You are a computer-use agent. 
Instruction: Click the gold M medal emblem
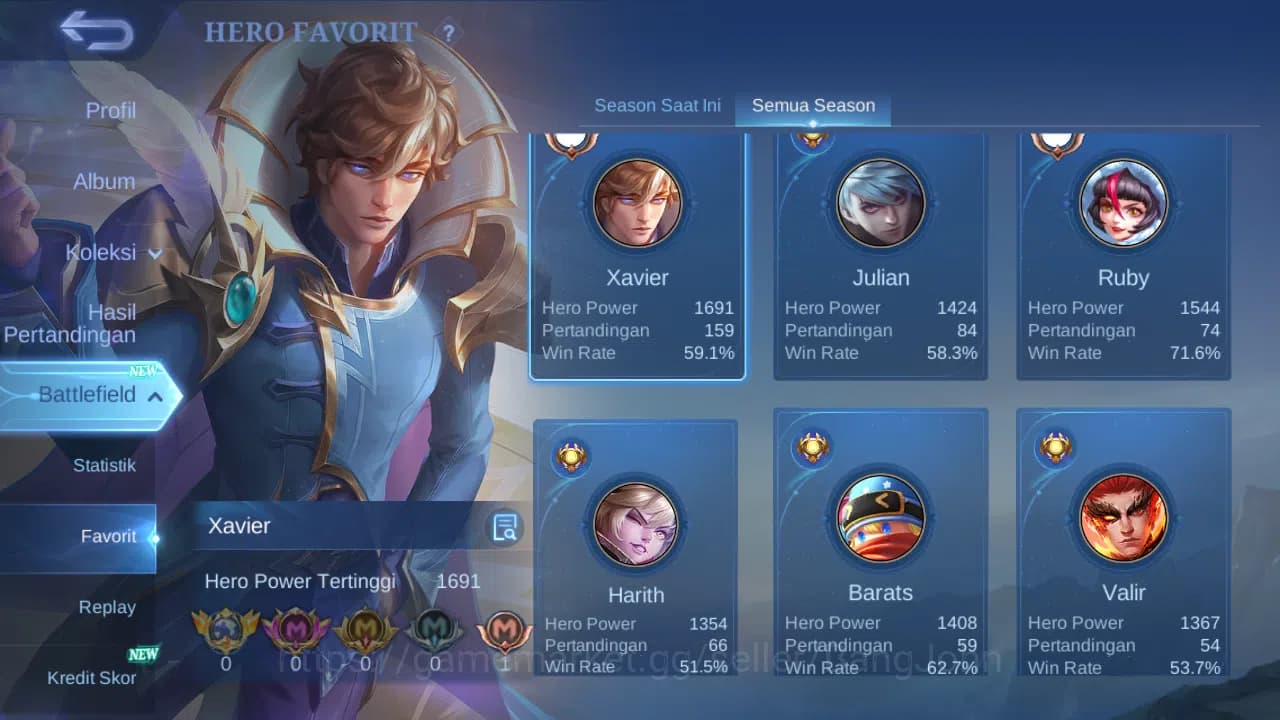click(366, 630)
